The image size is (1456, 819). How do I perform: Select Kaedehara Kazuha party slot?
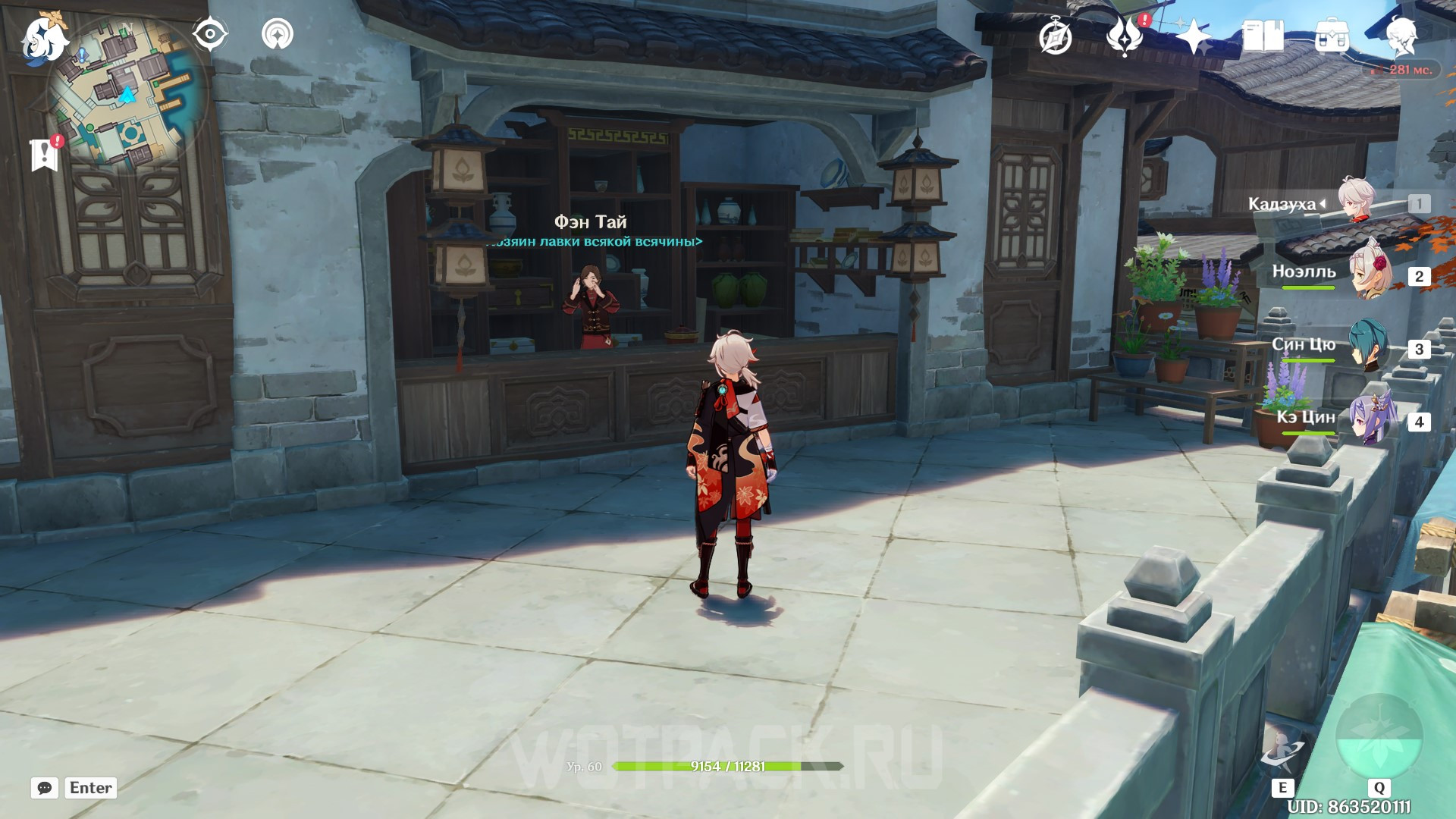click(x=1357, y=202)
